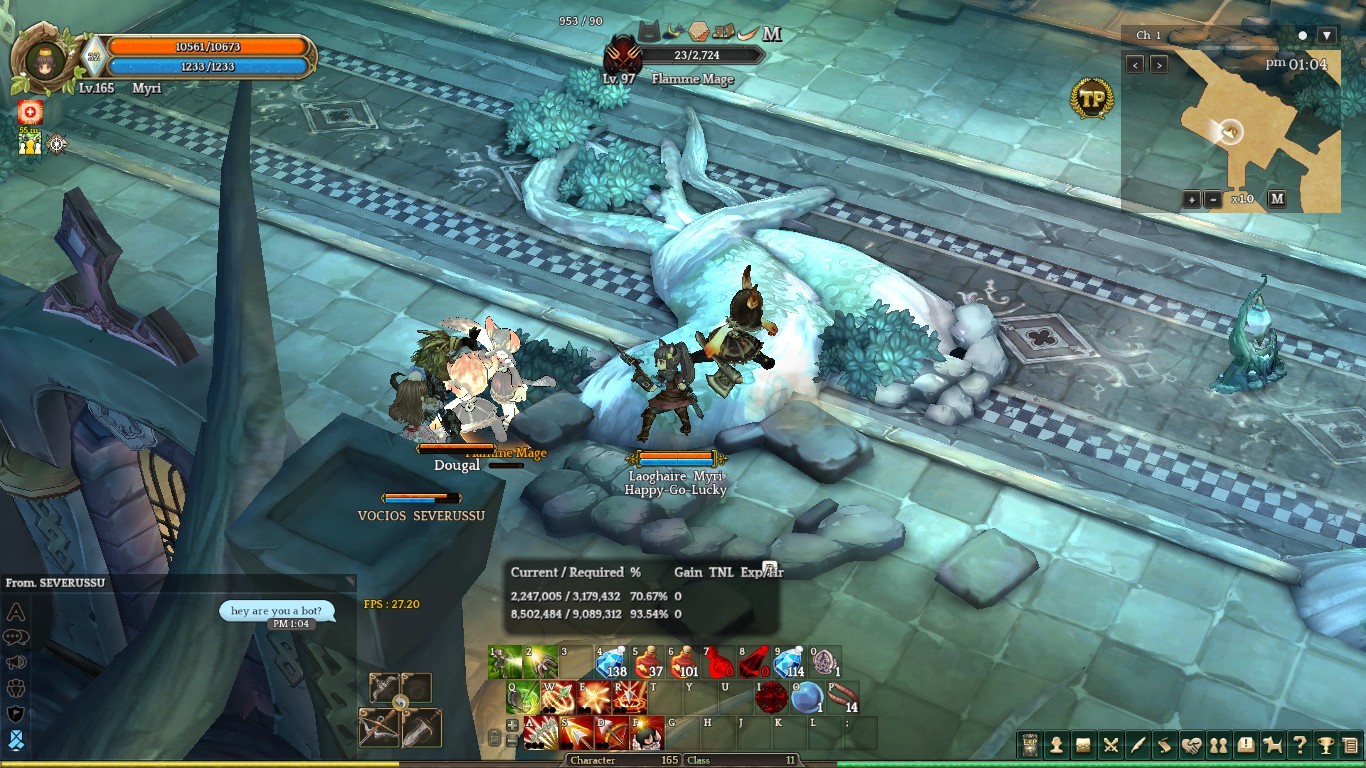The height and width of the screenshot is (768, 1366).
Task: Click the weapon swap circular arrow button
Action: pyautogui.click(x=400, y=703)
